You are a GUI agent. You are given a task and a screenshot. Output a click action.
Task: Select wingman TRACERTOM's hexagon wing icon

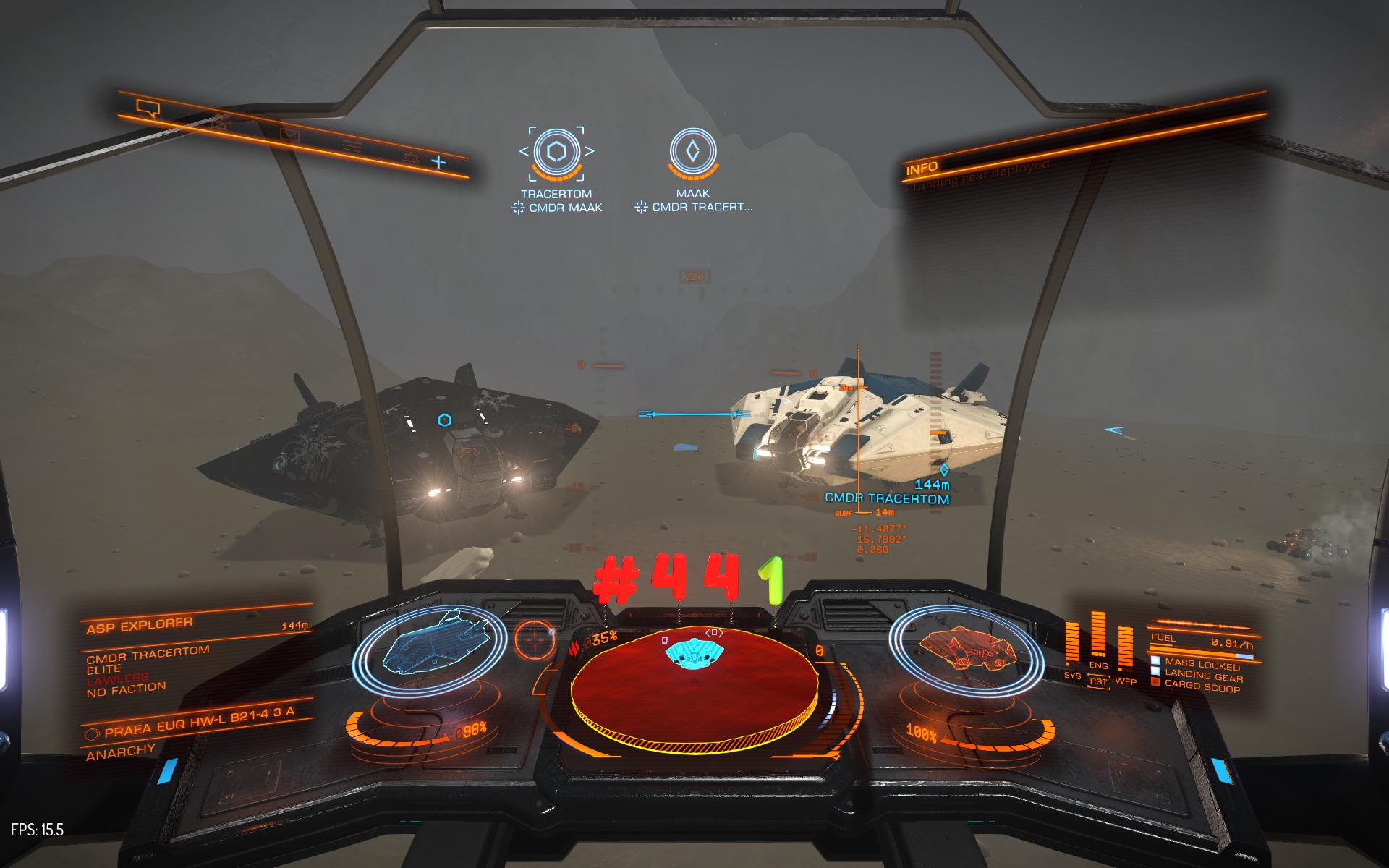[556, 152]
